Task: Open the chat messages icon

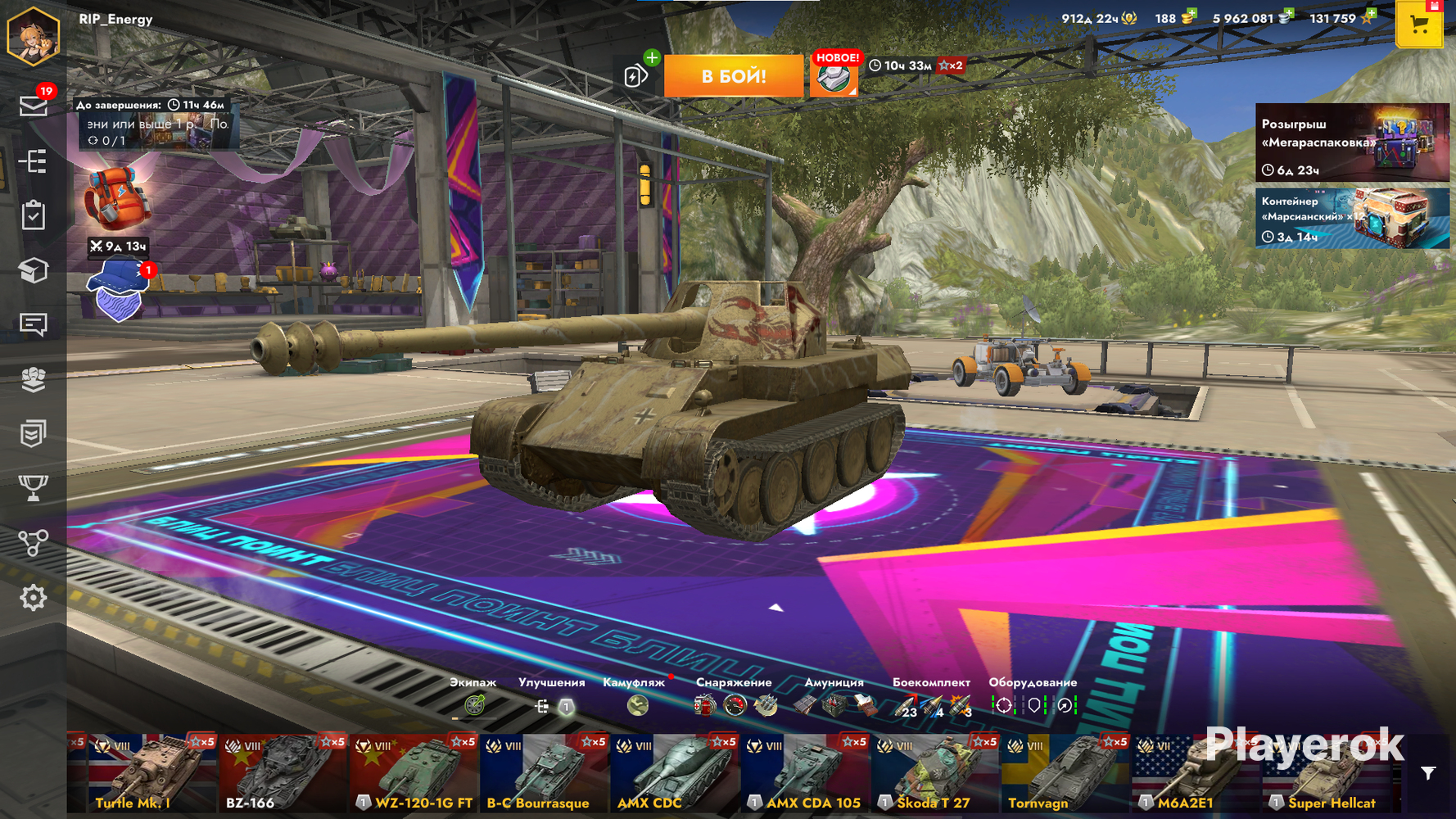Action: click(34, 324)
